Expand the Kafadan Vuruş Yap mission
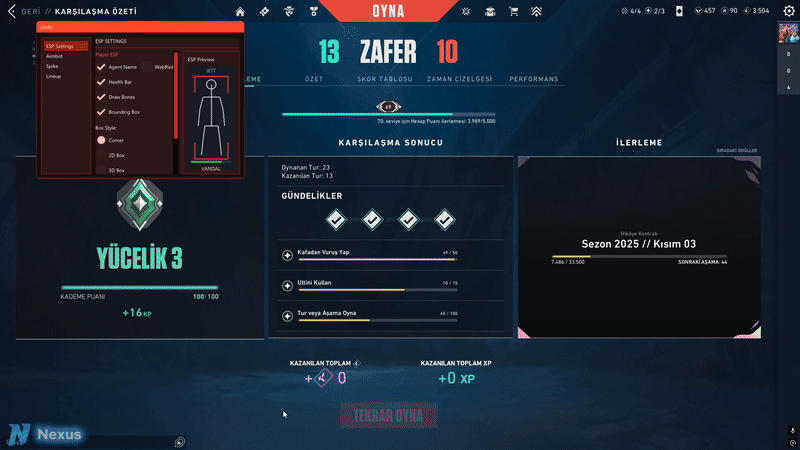The width and height of the screenshot is (800, 450). 288,256
